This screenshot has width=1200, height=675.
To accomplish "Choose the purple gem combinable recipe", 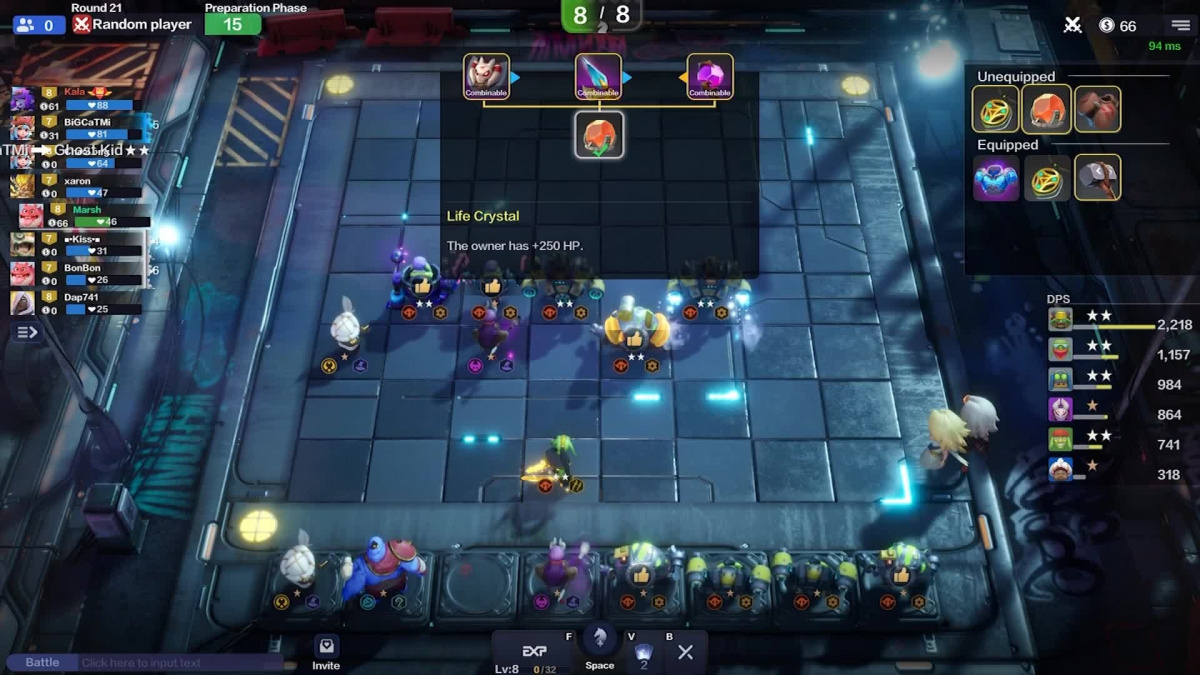I will (x=710, y=76).
